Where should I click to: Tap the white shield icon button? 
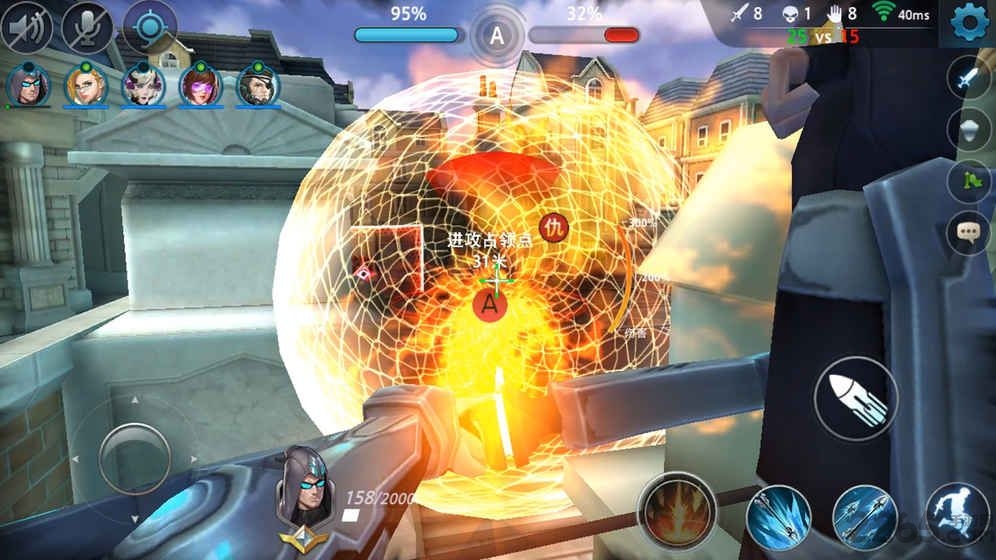[x=967, y=131]
